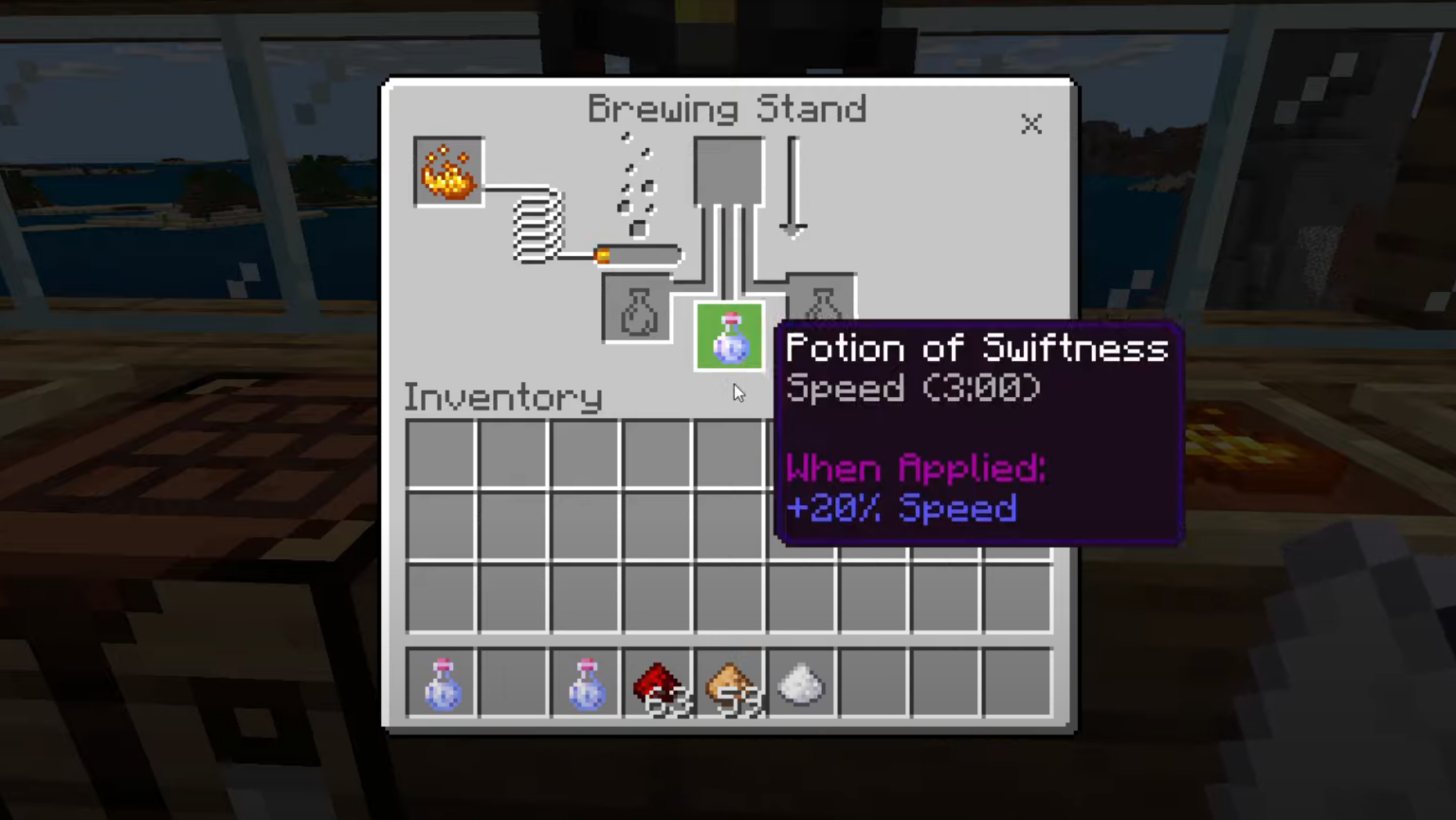Click the blaze powder fuel slot

pos(447,171)
